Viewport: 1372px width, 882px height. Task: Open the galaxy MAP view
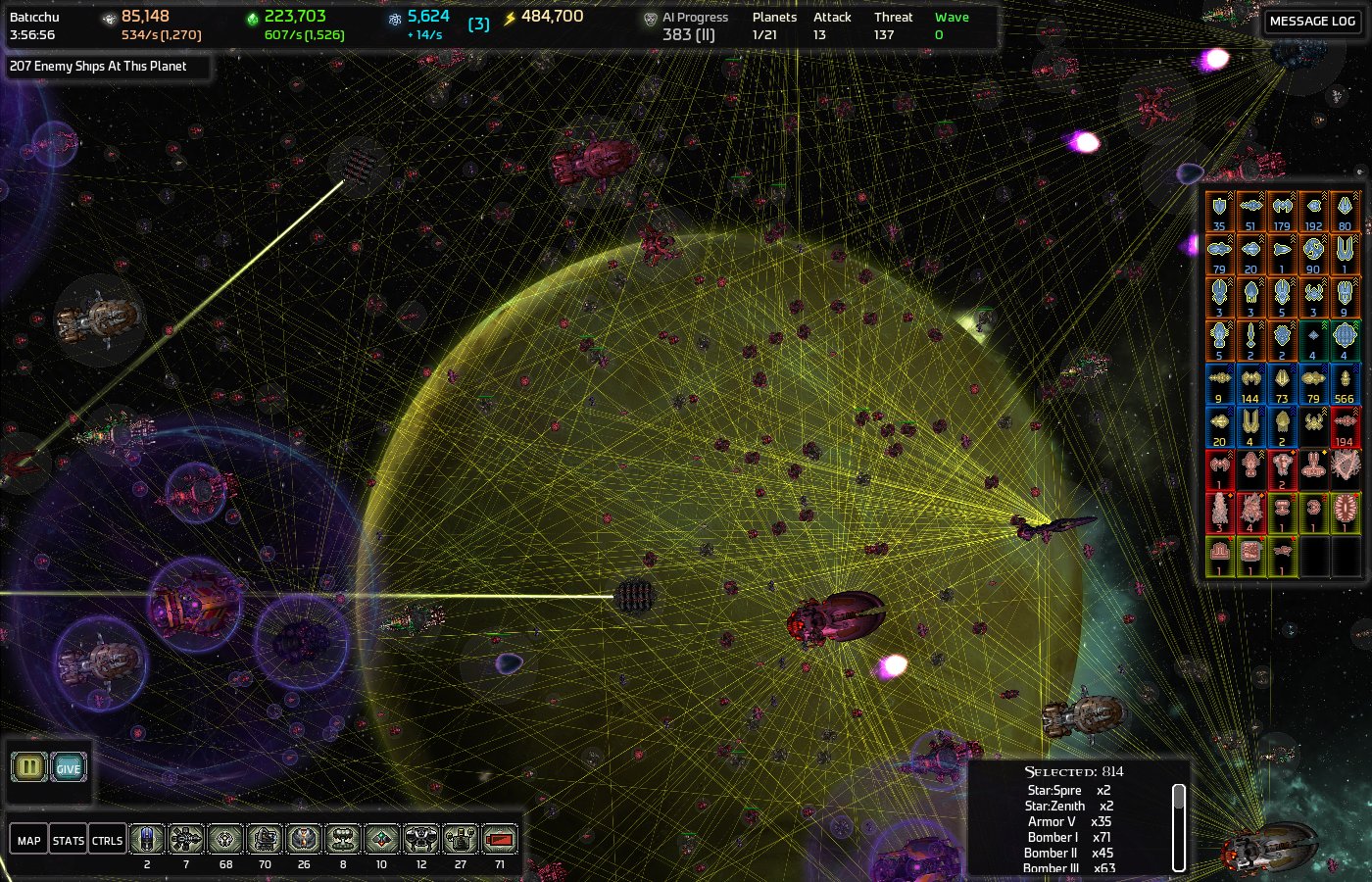29,840
